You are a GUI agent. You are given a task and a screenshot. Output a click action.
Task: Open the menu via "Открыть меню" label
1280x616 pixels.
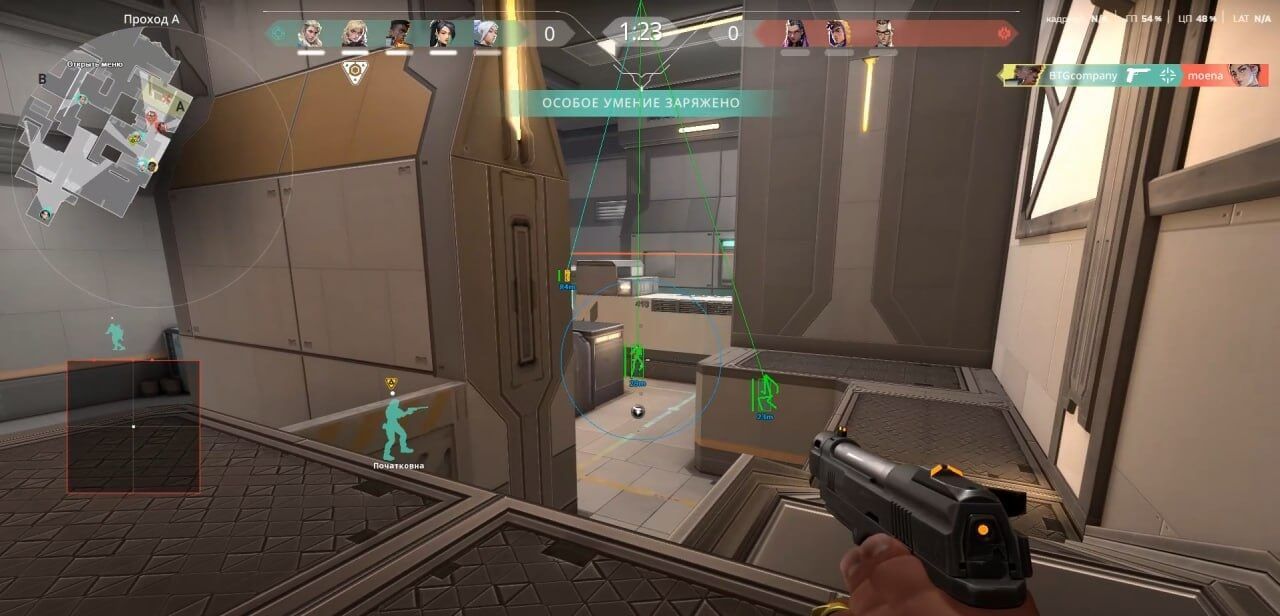95,64
